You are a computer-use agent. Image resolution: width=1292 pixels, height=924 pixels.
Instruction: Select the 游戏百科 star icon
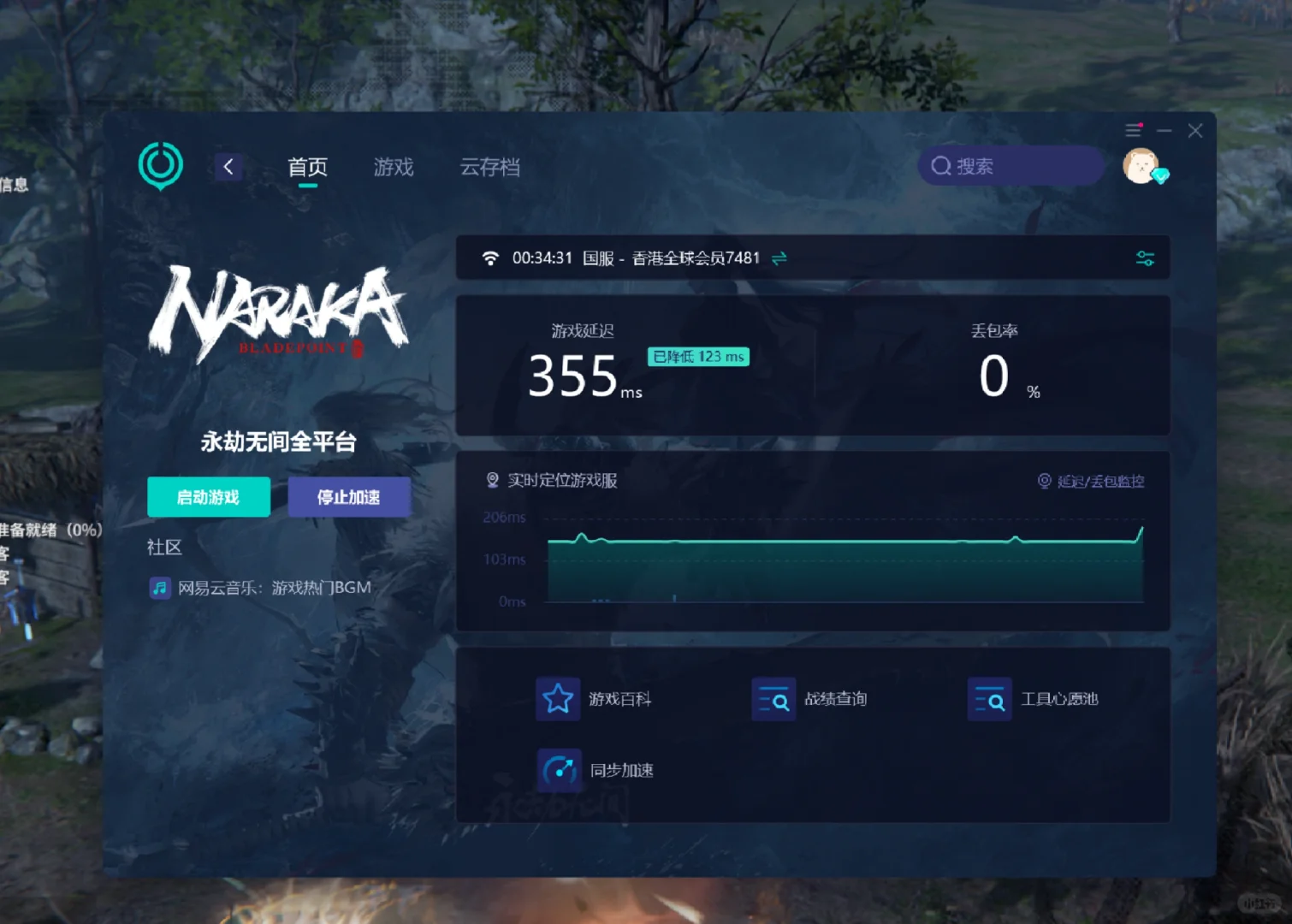pyautogui.click(x=558, y=699)
